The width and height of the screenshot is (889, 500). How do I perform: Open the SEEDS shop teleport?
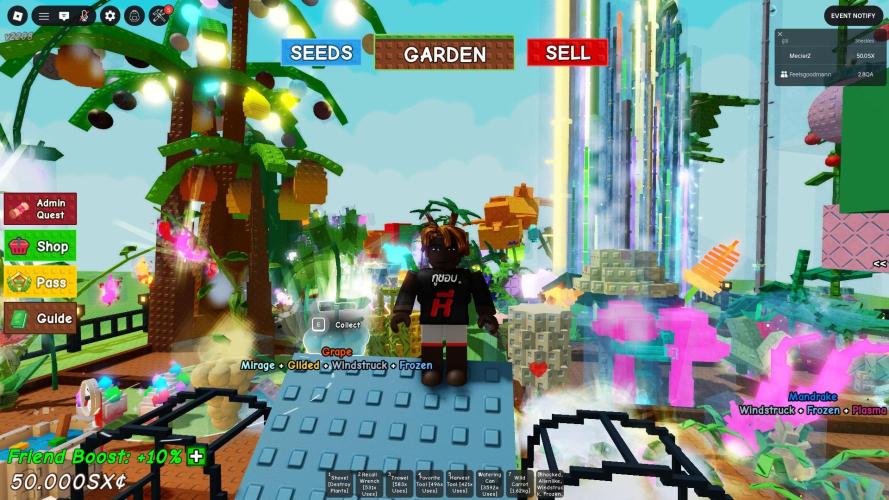[x=321, y=53]
